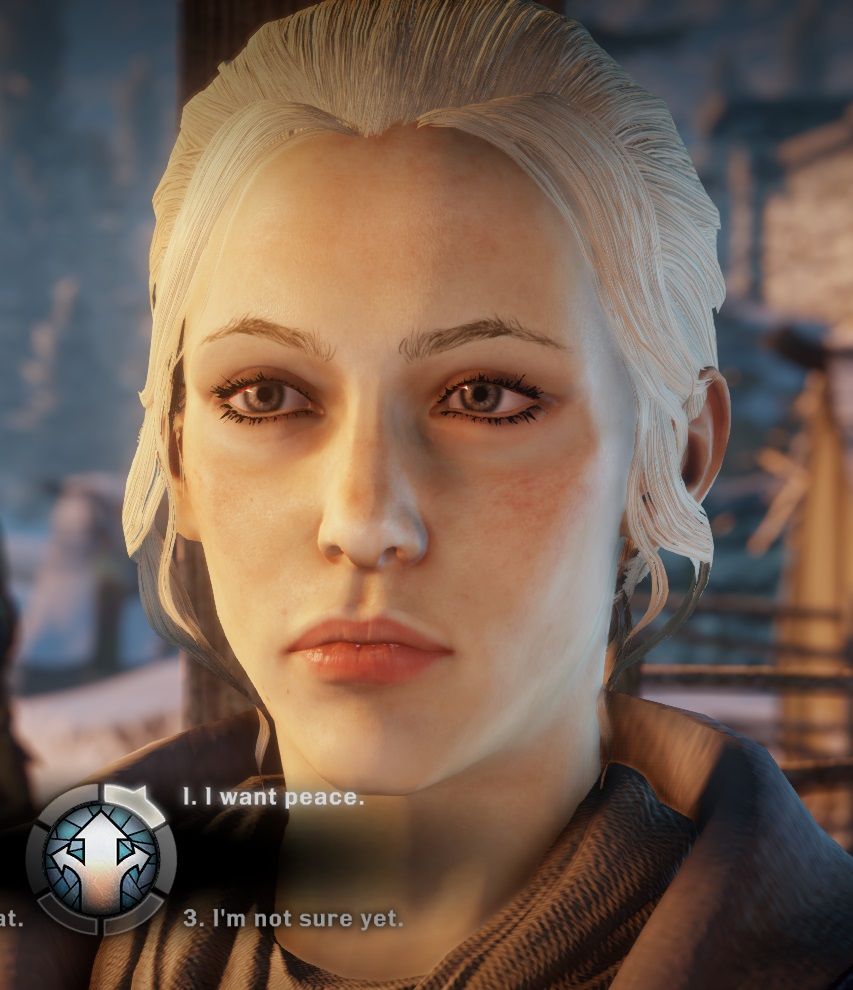This screenshot has width=853, height=990.
Task: Choose the "I want peace." reply
Action: coord(273,798)
